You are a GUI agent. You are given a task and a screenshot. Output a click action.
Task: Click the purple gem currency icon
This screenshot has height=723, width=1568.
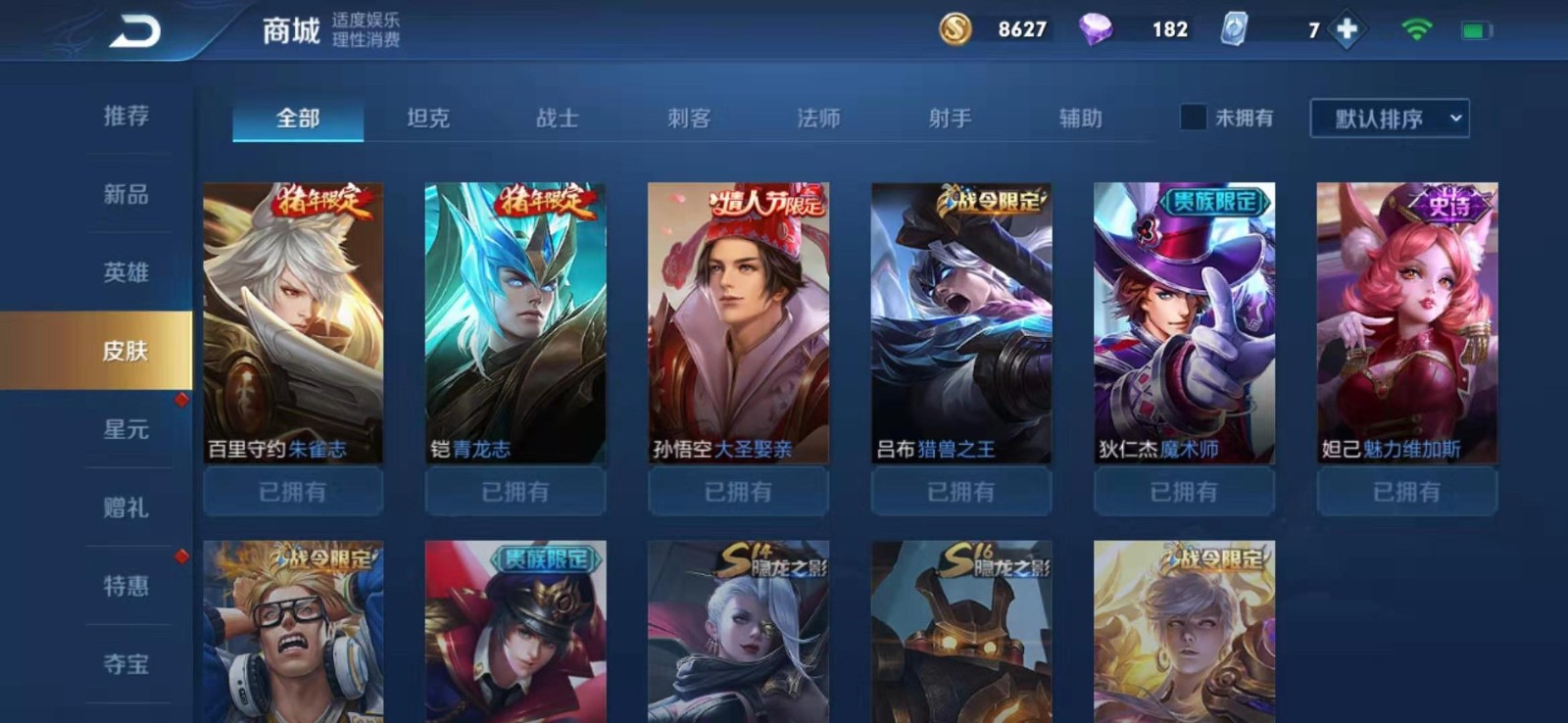click(x=1100, y=29)
